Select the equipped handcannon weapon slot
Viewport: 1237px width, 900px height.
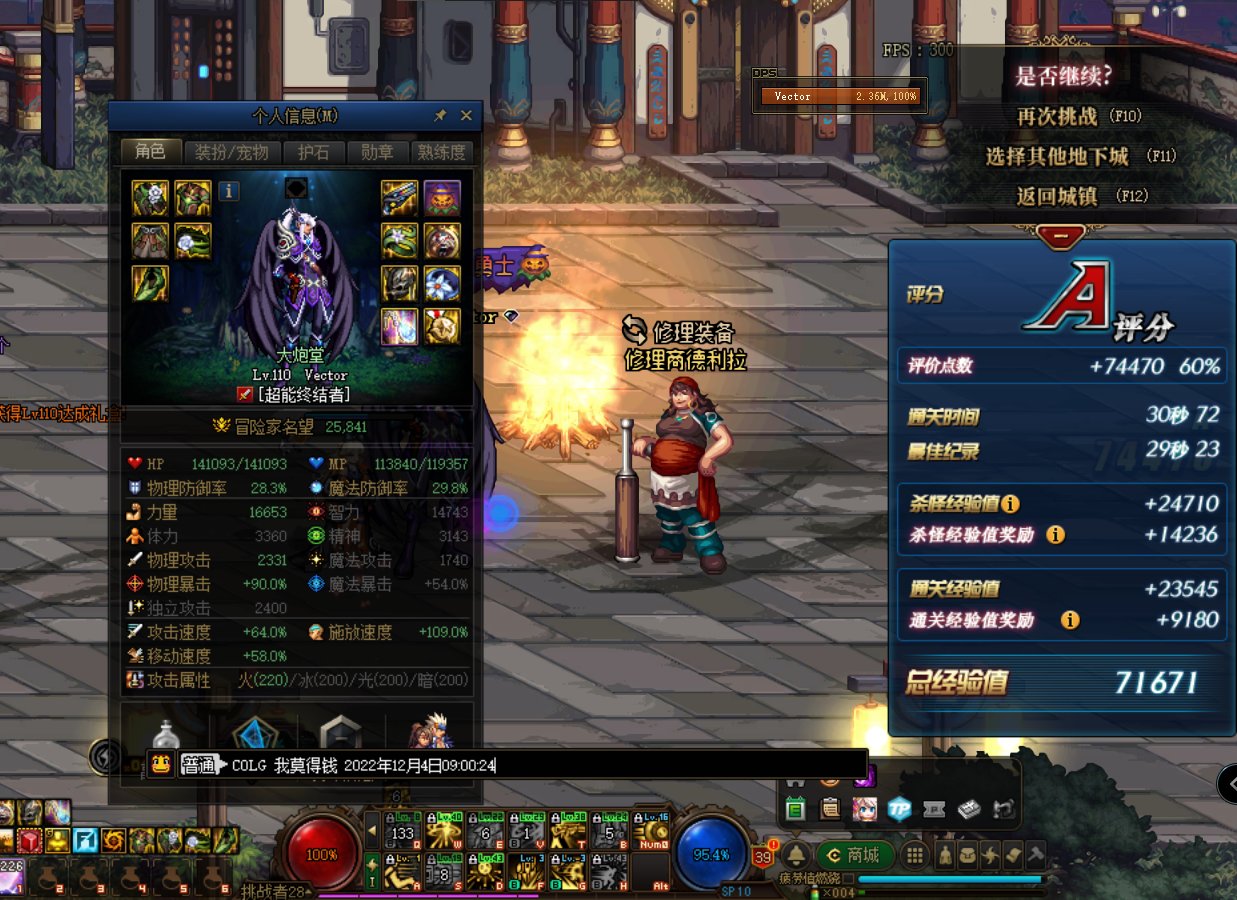tap(399, 198)
